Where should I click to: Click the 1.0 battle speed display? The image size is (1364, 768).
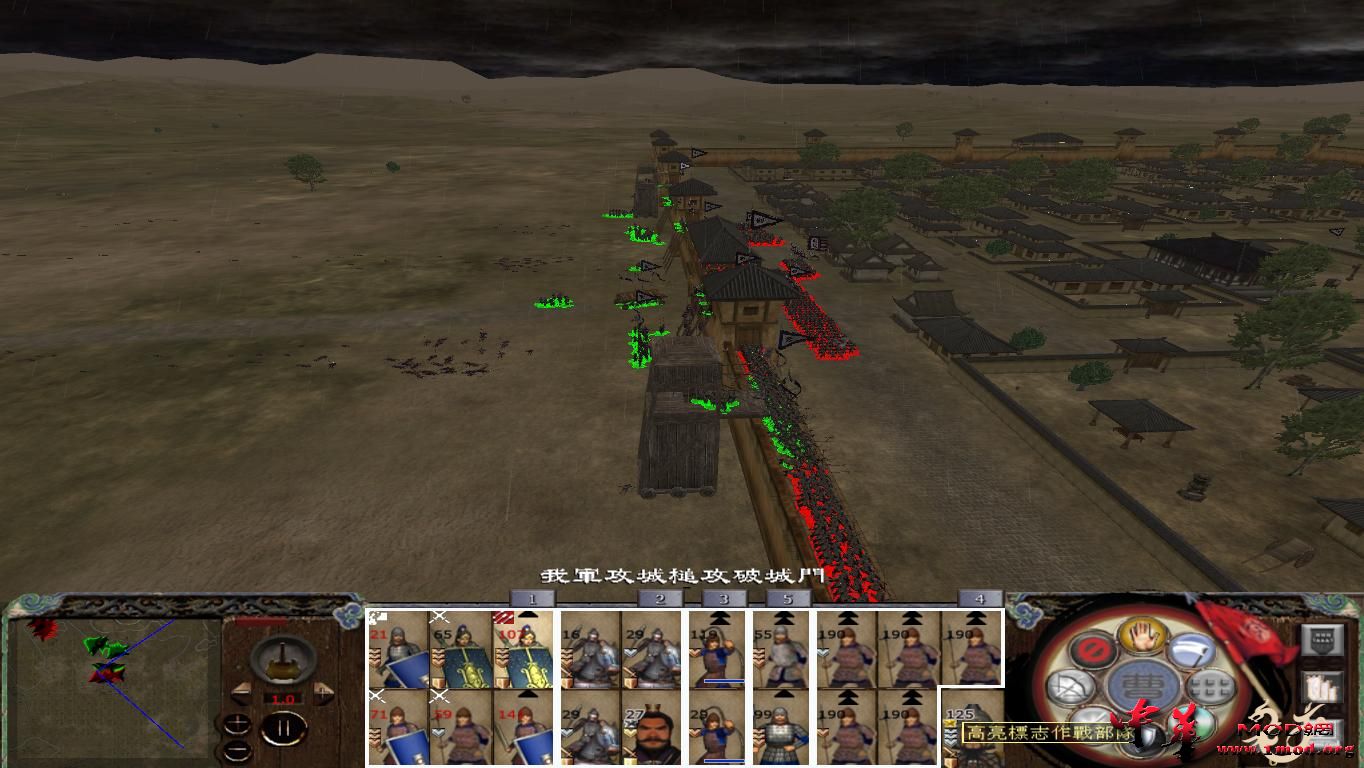coord(283,698)
